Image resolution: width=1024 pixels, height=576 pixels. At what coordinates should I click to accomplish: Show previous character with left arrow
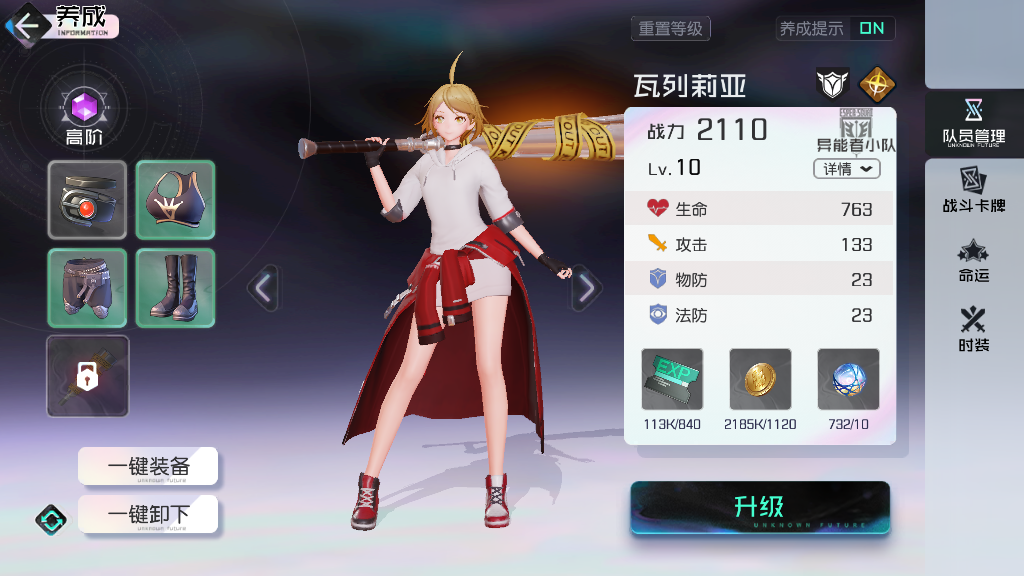[x=263, y=288]
